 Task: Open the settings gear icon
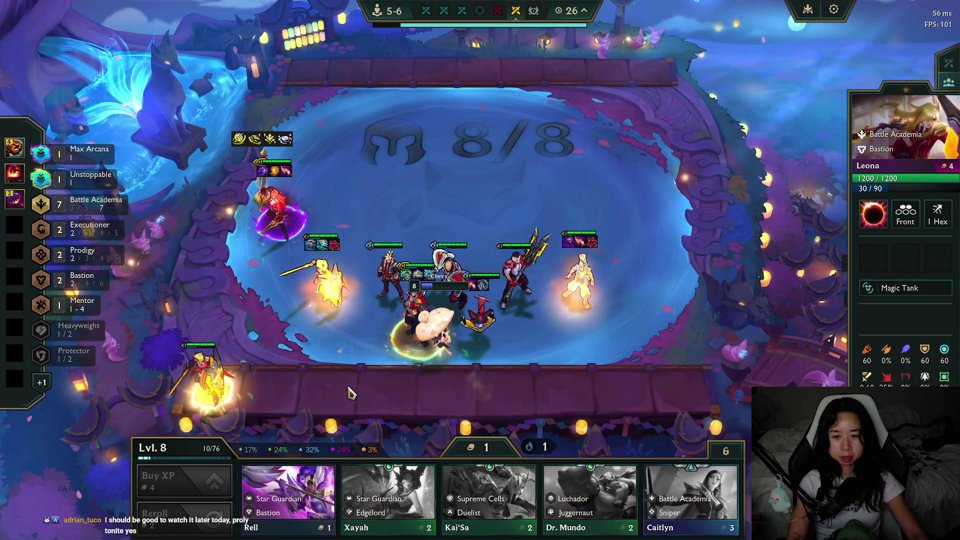click(x=833, y=10)
